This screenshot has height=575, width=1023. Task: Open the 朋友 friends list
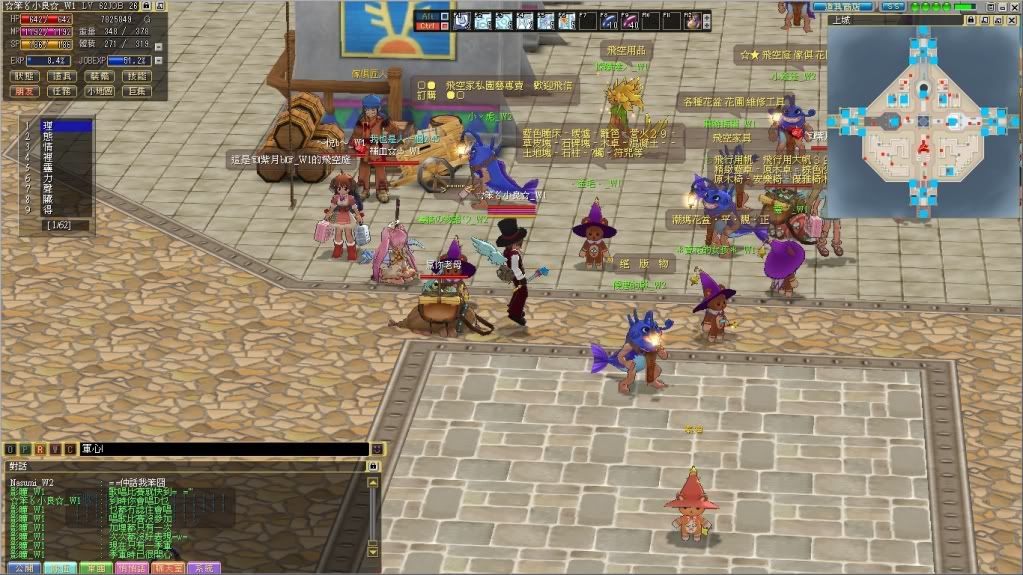[25, 91]
